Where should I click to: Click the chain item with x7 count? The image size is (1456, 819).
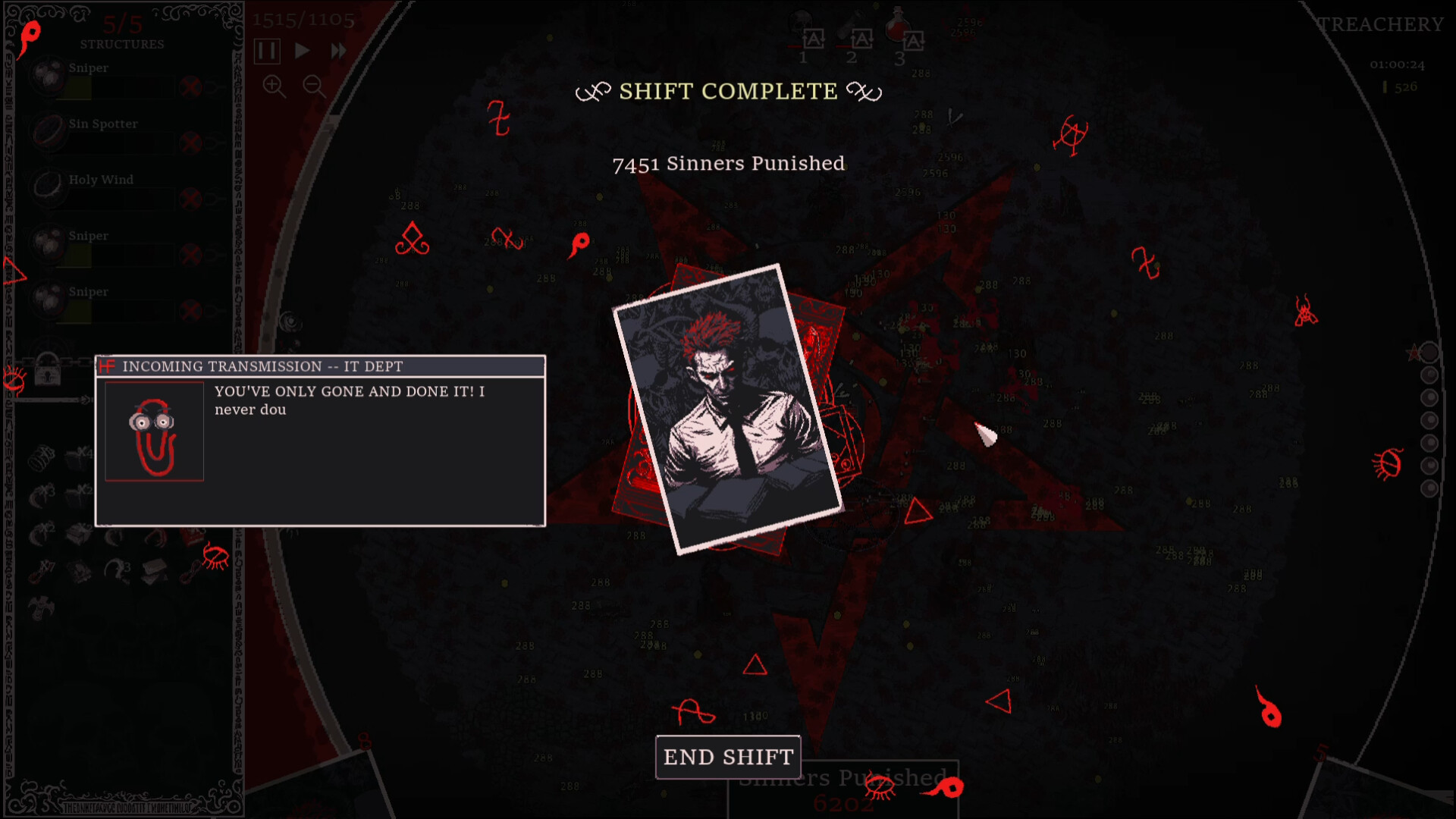36,574
